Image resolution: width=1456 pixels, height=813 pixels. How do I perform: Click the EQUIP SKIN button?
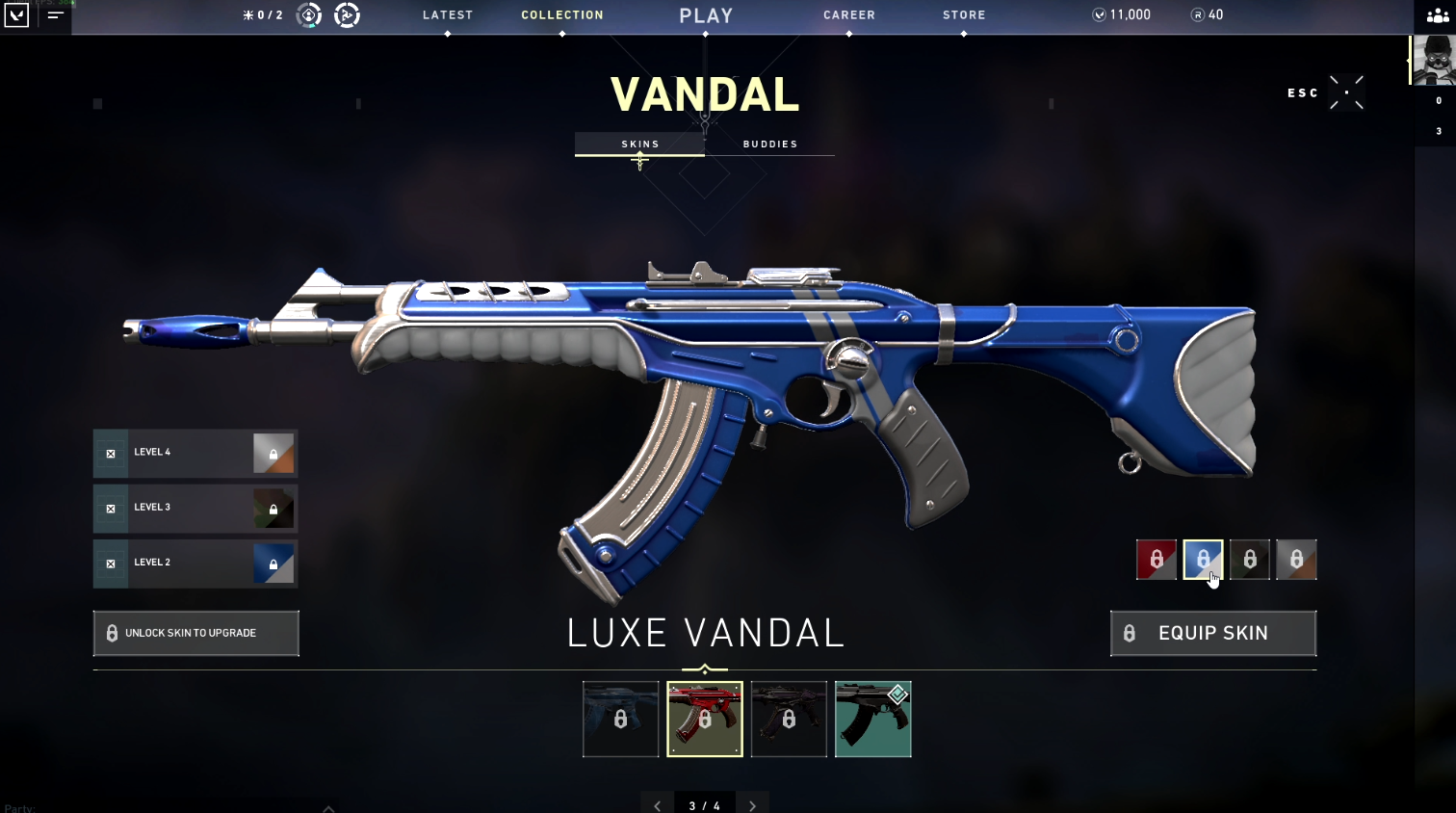(1212, 633)
